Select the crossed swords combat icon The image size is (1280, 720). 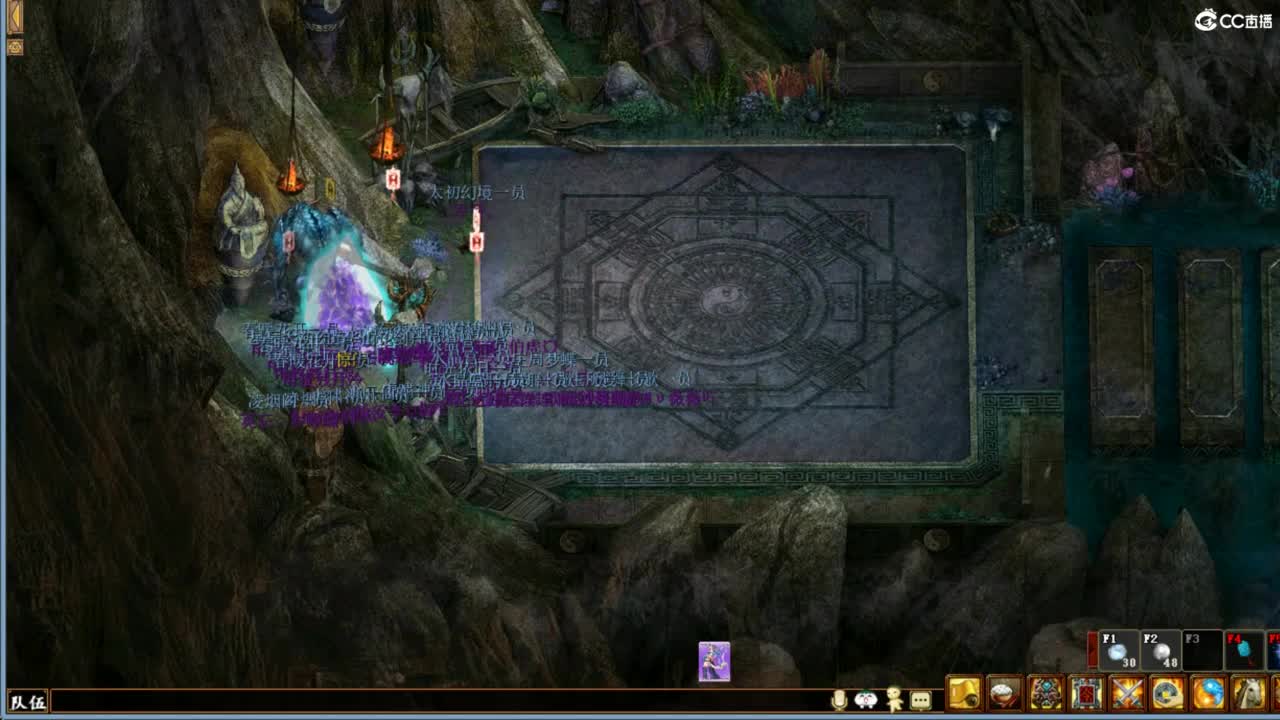pyautogui.click(x=1124, y=693)
